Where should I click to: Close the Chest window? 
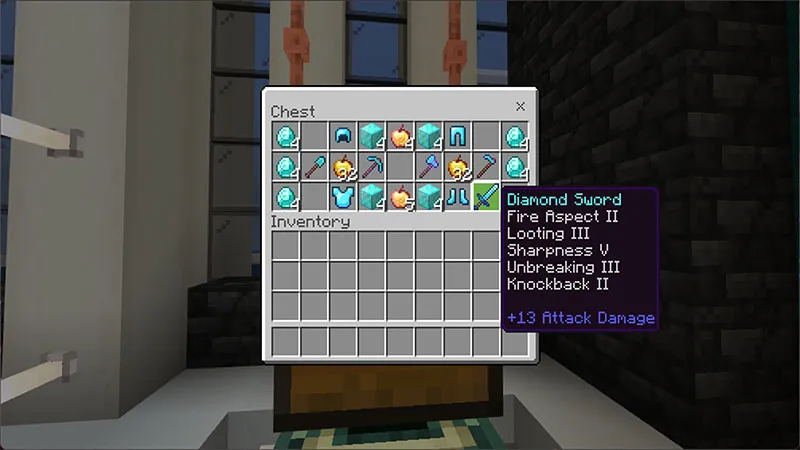(520, 106)
